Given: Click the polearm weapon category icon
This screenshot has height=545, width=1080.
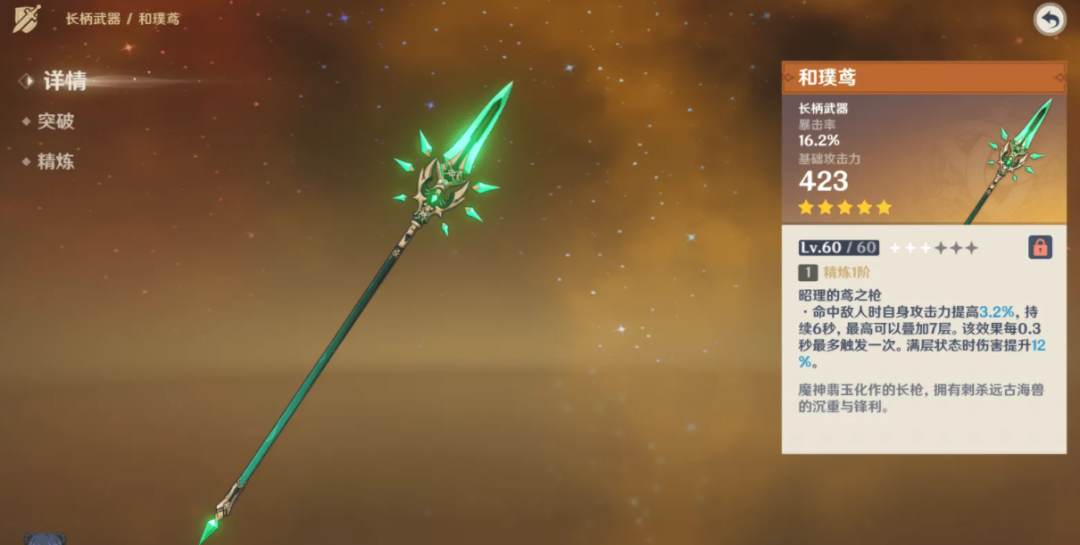Looking at the screenshot, I should click(27, 18).
